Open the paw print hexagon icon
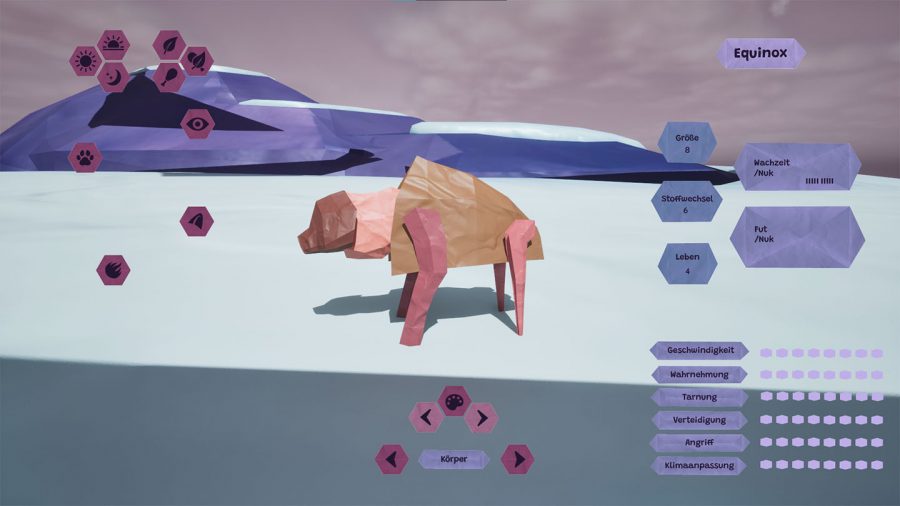Viewport: 900px width, 506px height. pos(85,157)
